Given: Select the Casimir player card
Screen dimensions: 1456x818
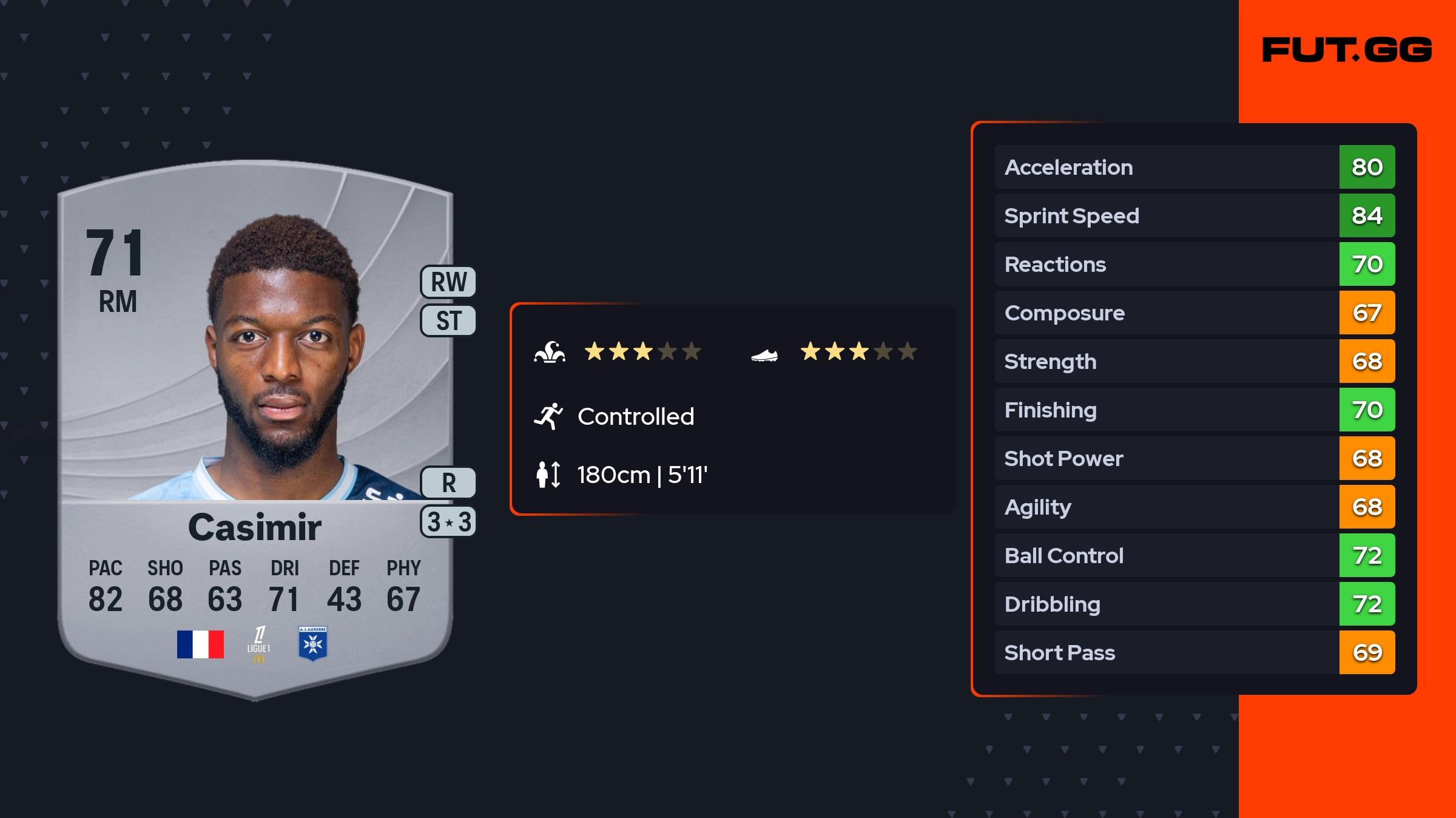Looking at the screenshot, I should 255,425.
